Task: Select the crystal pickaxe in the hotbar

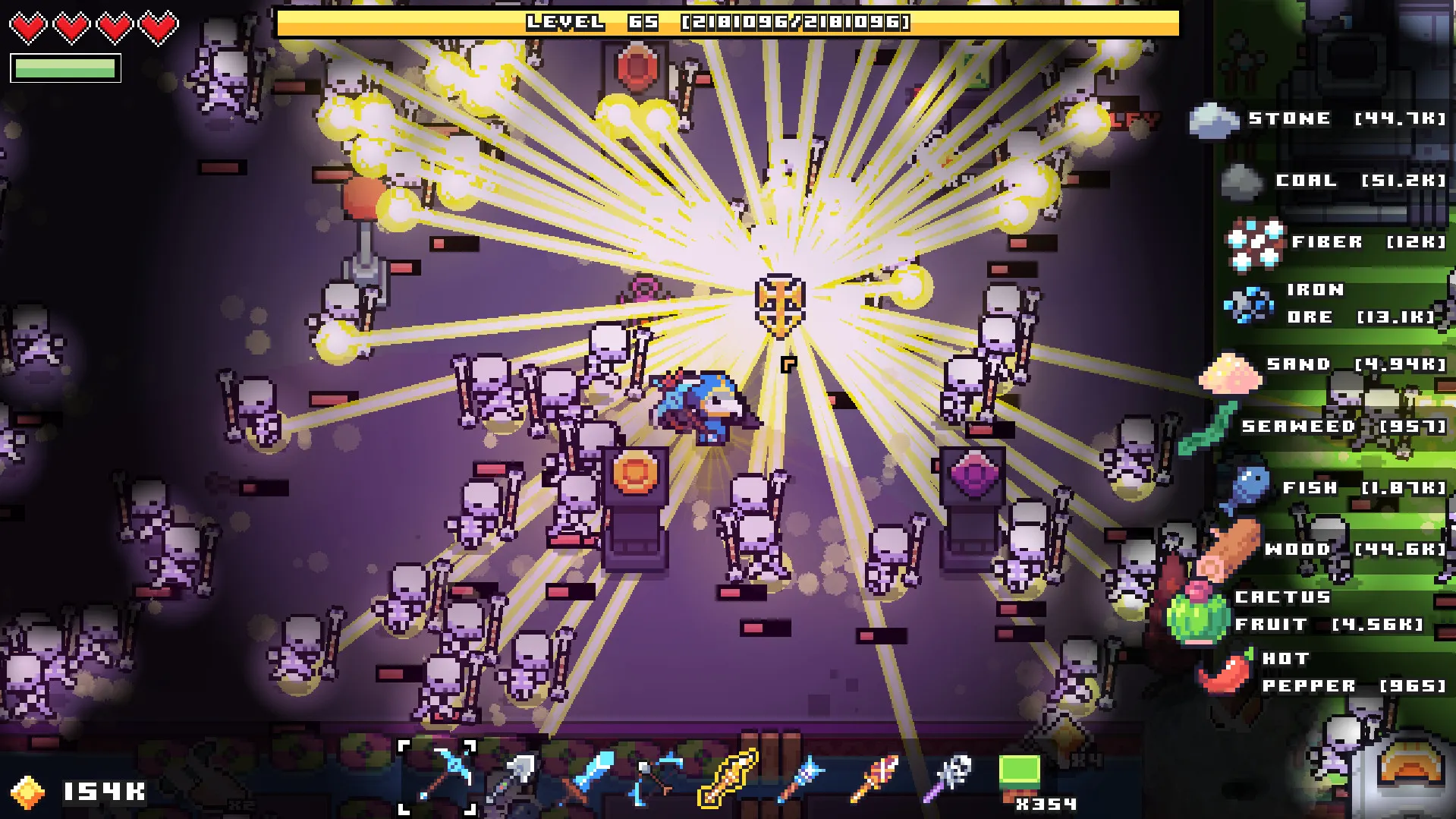Action: click(437, 777)
